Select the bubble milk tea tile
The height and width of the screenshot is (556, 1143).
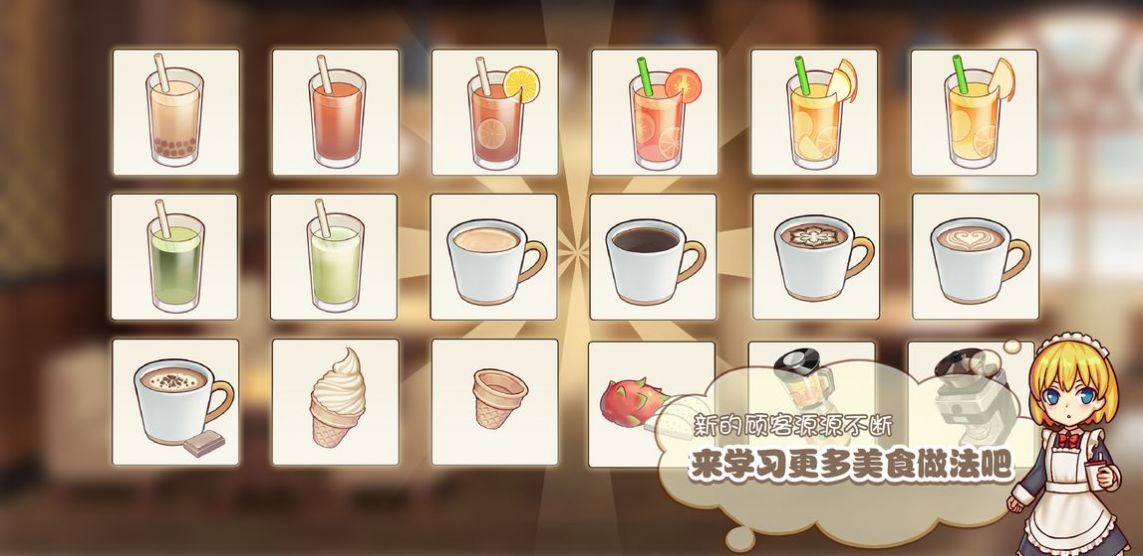(x=175, y=112)
